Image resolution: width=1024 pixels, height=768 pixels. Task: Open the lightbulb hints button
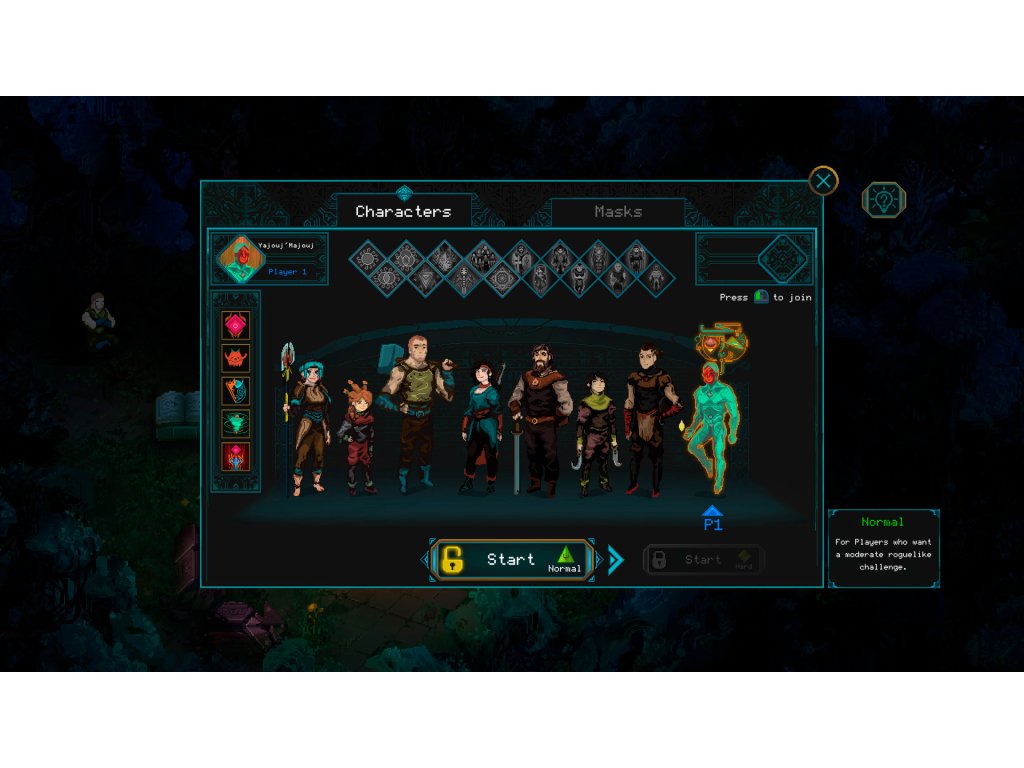(x=884, y=200)
